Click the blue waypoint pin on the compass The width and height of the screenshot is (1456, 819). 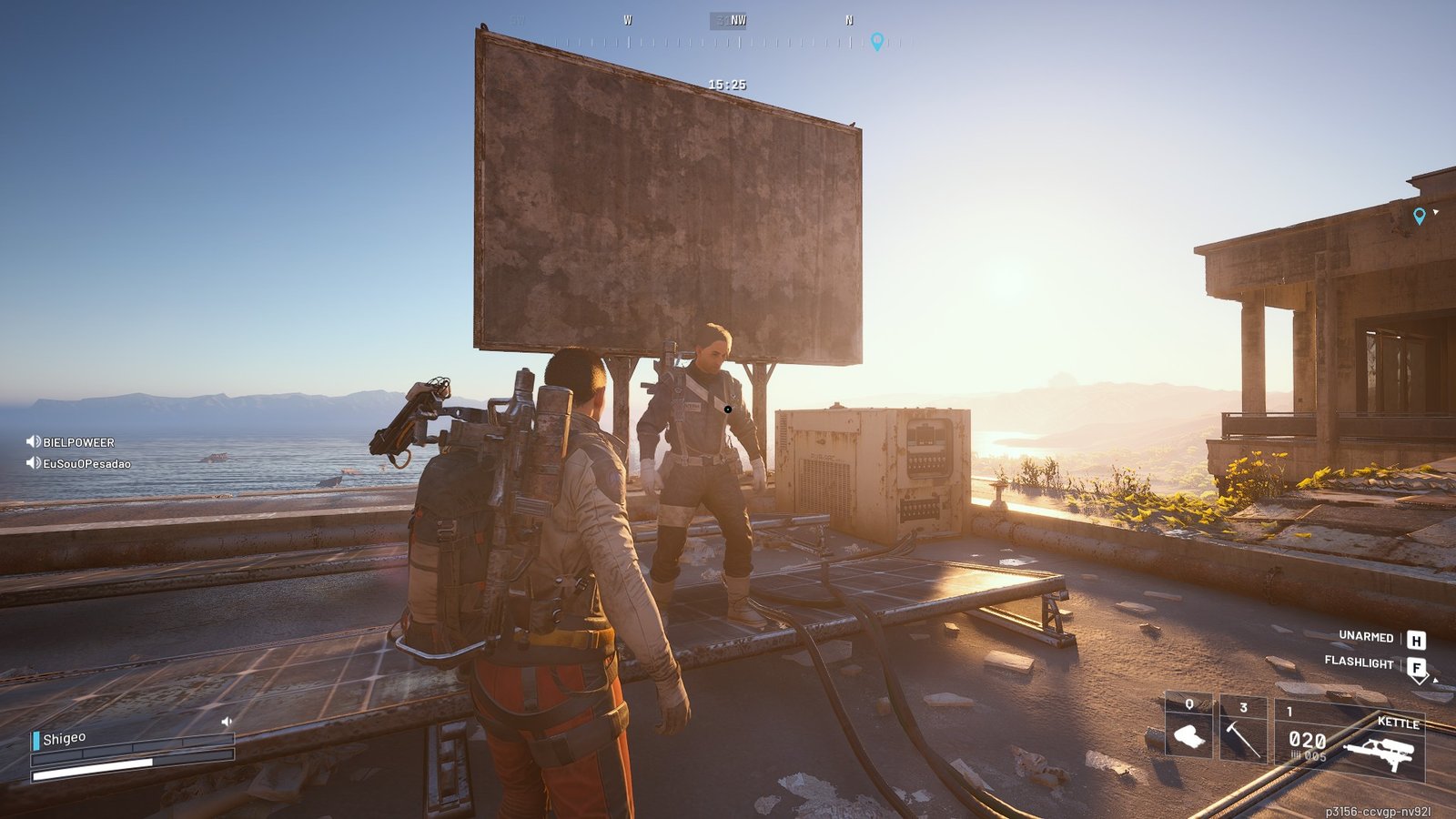(876, 41)
